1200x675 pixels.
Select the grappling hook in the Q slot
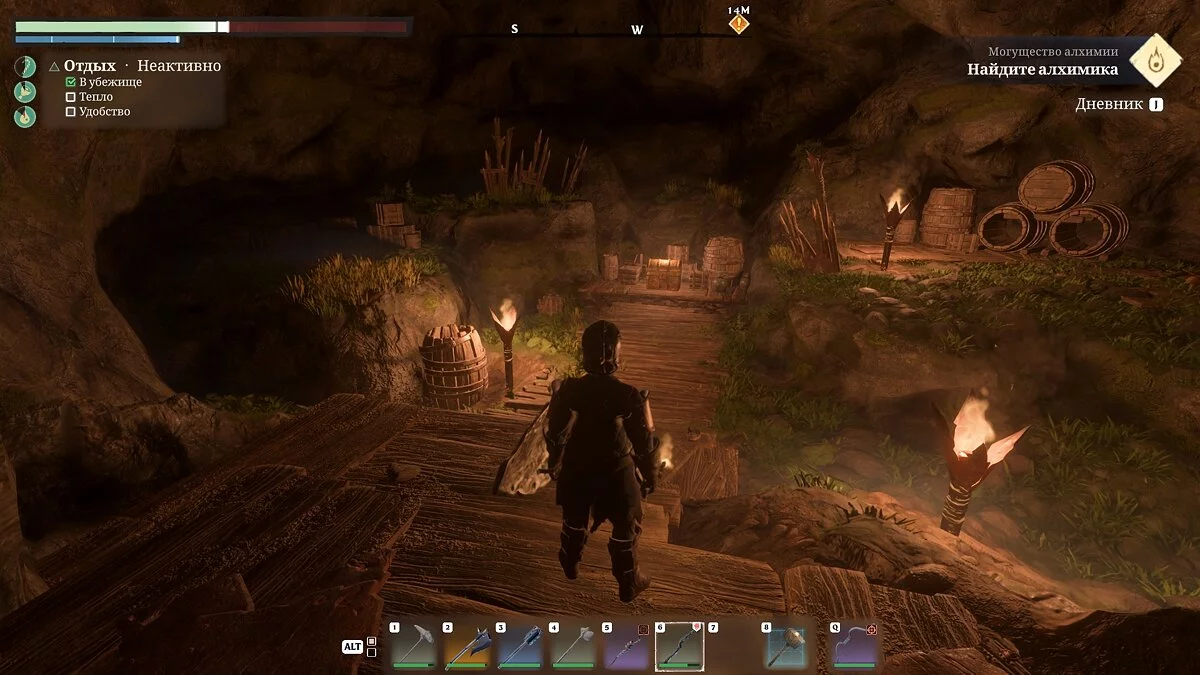point(855,645)
